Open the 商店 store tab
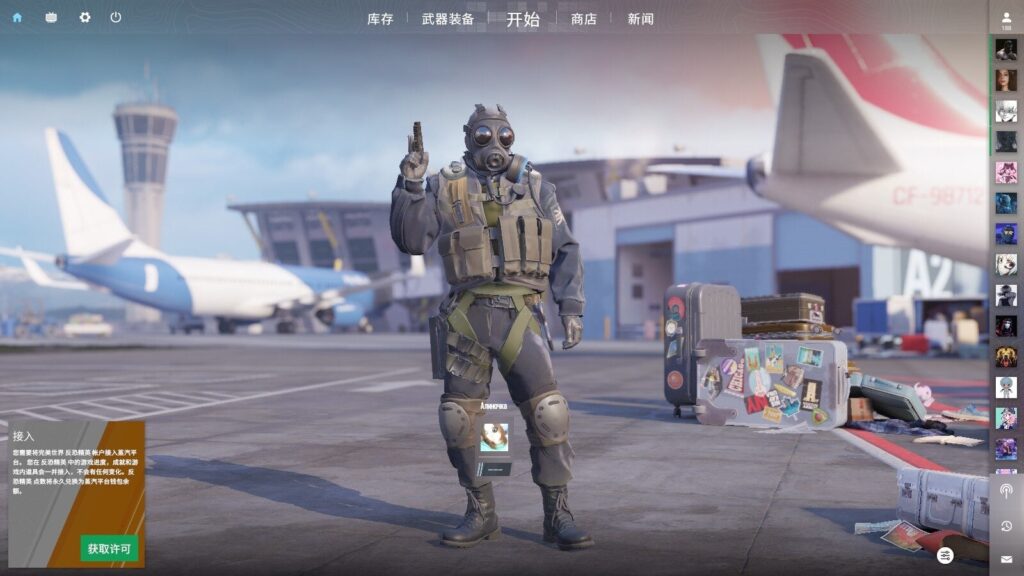 (x=584, y=19)
